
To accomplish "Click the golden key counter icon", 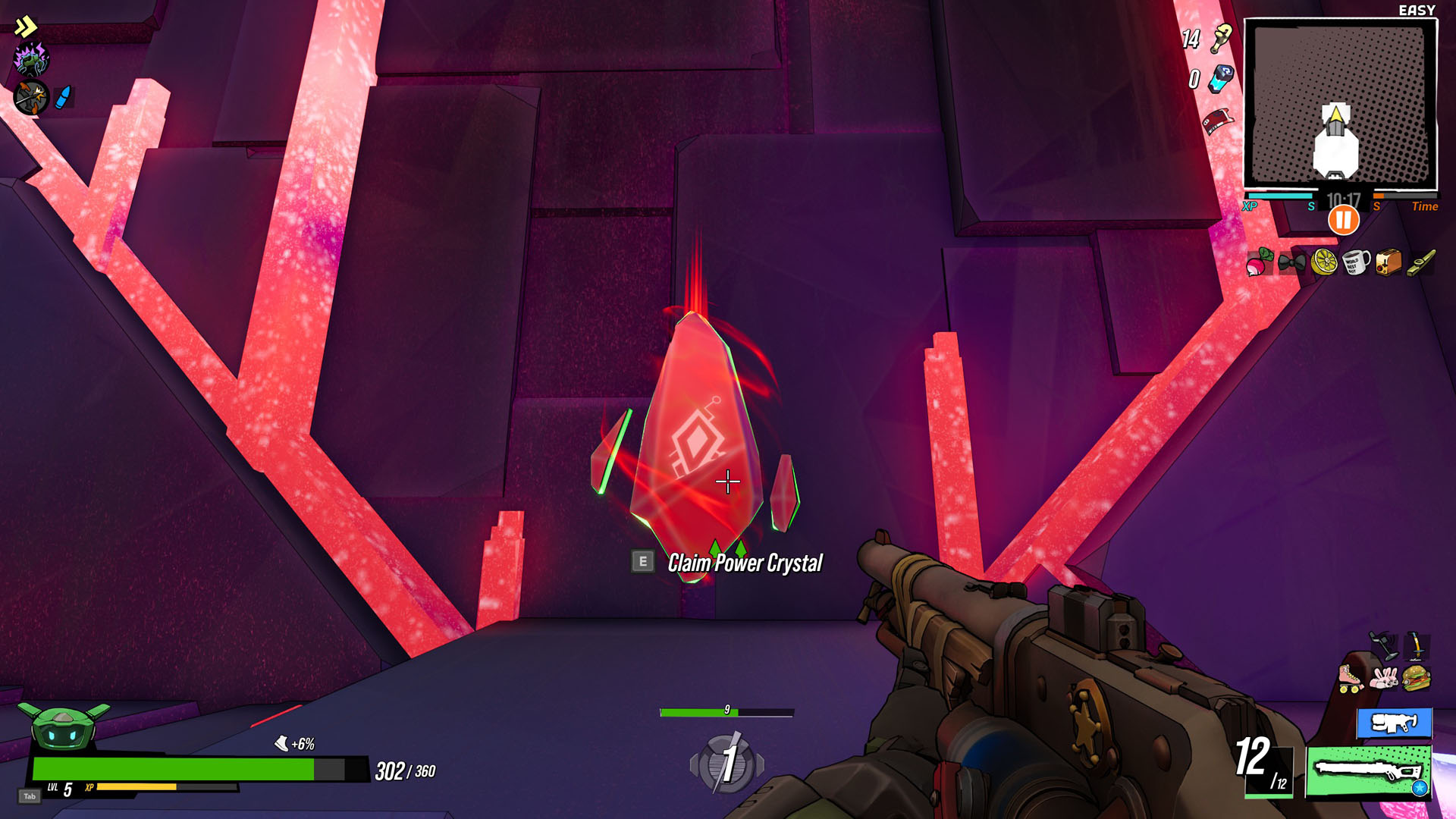I will [x=1221, y=38].
